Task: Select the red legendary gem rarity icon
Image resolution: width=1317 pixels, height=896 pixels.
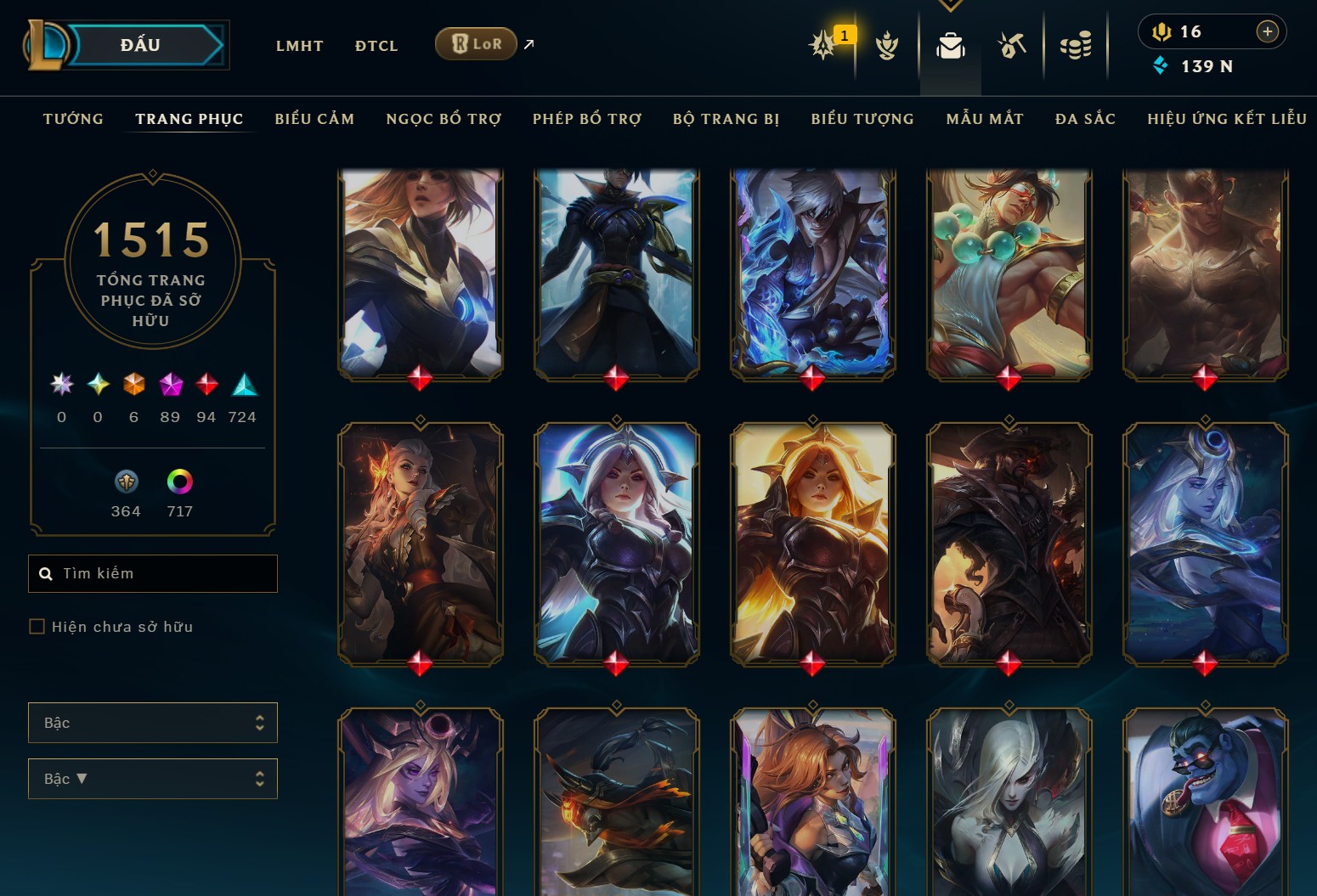Action: click(x=206, y=385)
